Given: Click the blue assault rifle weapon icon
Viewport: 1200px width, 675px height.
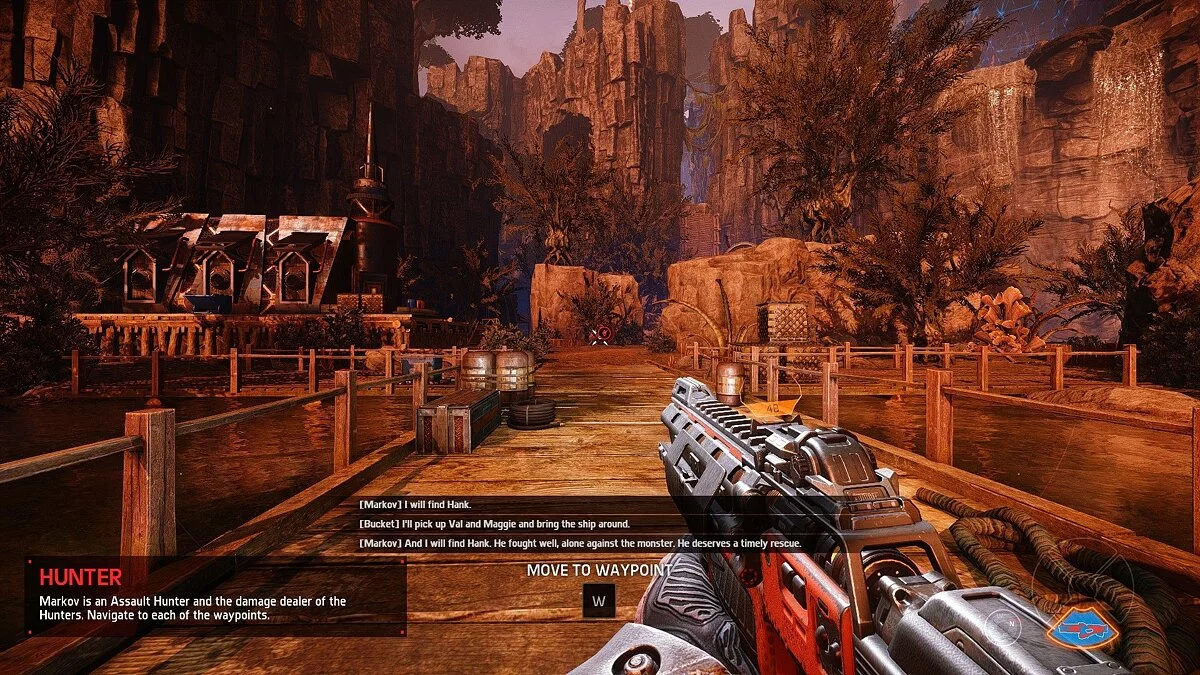Looking at the screenshot, I should point(1082,628).
